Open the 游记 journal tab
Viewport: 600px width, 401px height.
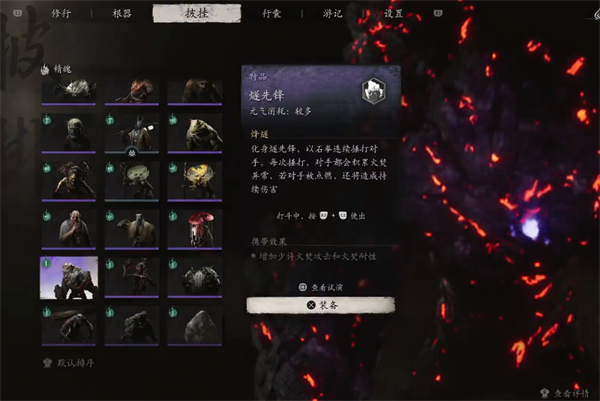[333, 13]
